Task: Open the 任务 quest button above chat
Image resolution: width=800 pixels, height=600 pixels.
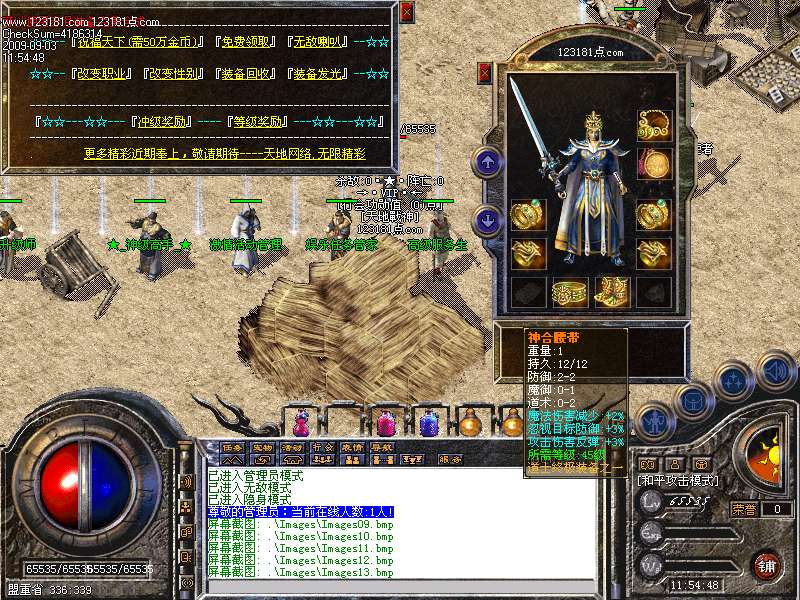Action: click(232, 447)
